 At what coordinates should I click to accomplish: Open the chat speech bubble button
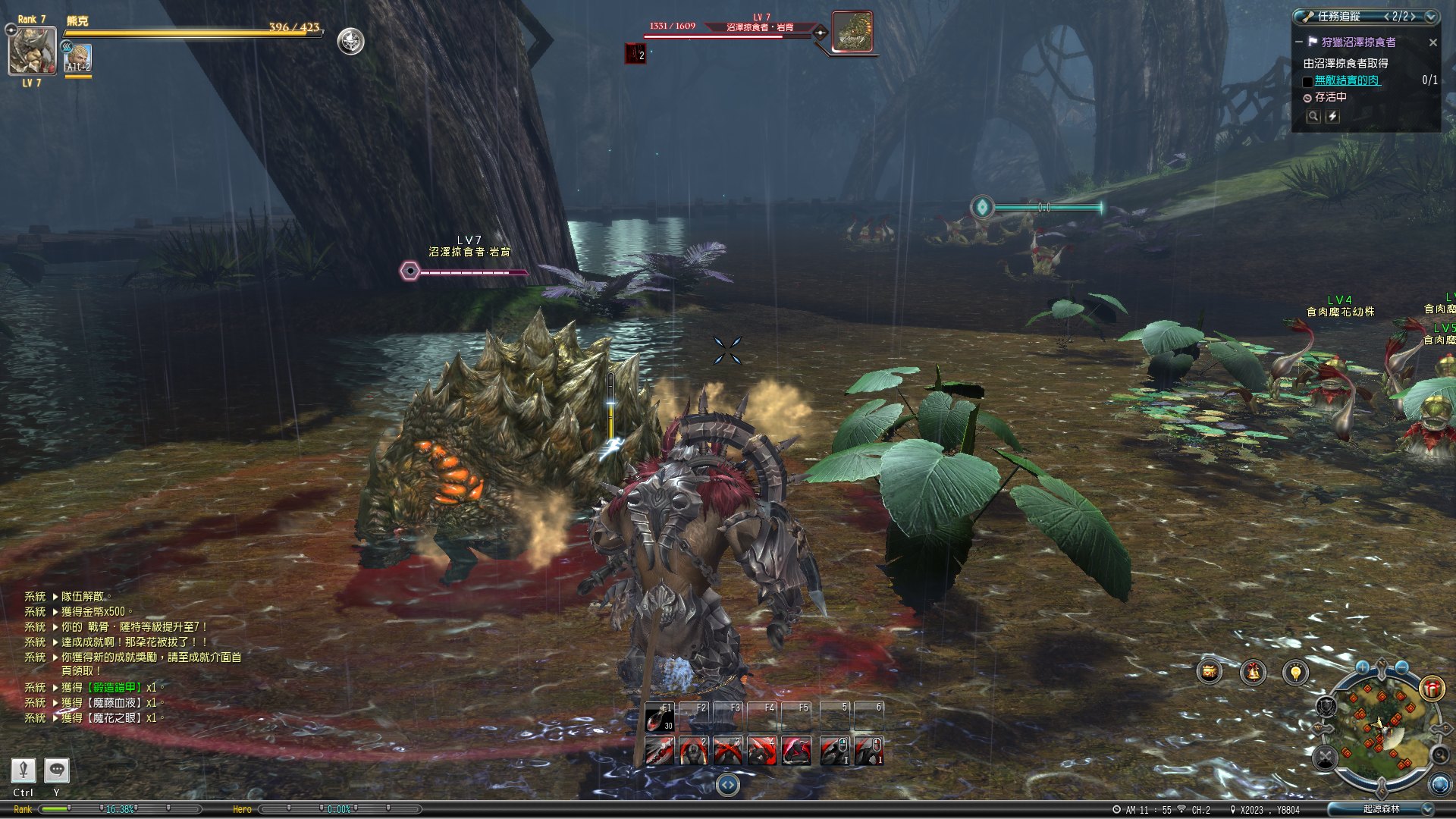point(57,770)
